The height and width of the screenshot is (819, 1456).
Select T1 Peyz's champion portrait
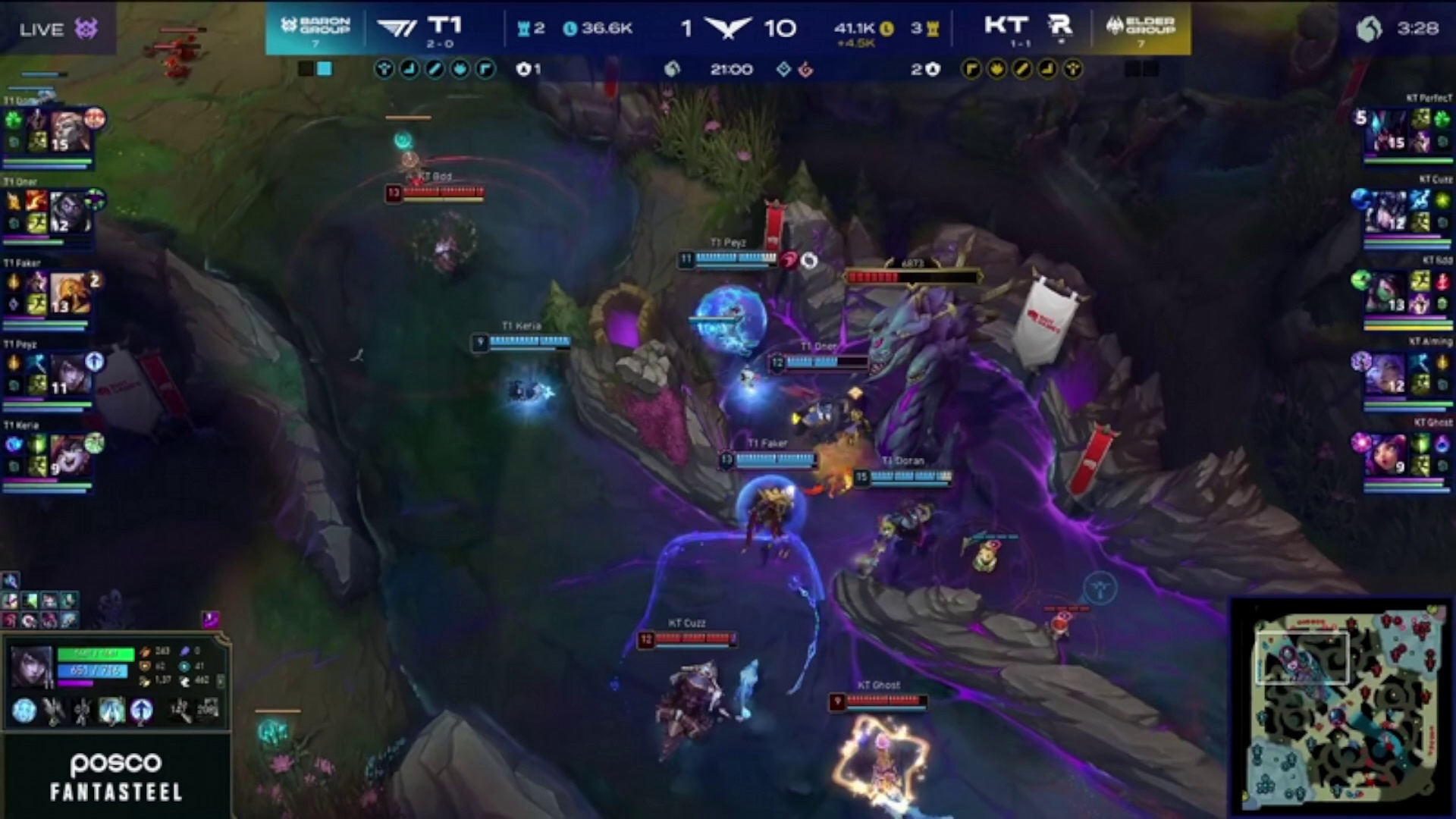(69, 375)
